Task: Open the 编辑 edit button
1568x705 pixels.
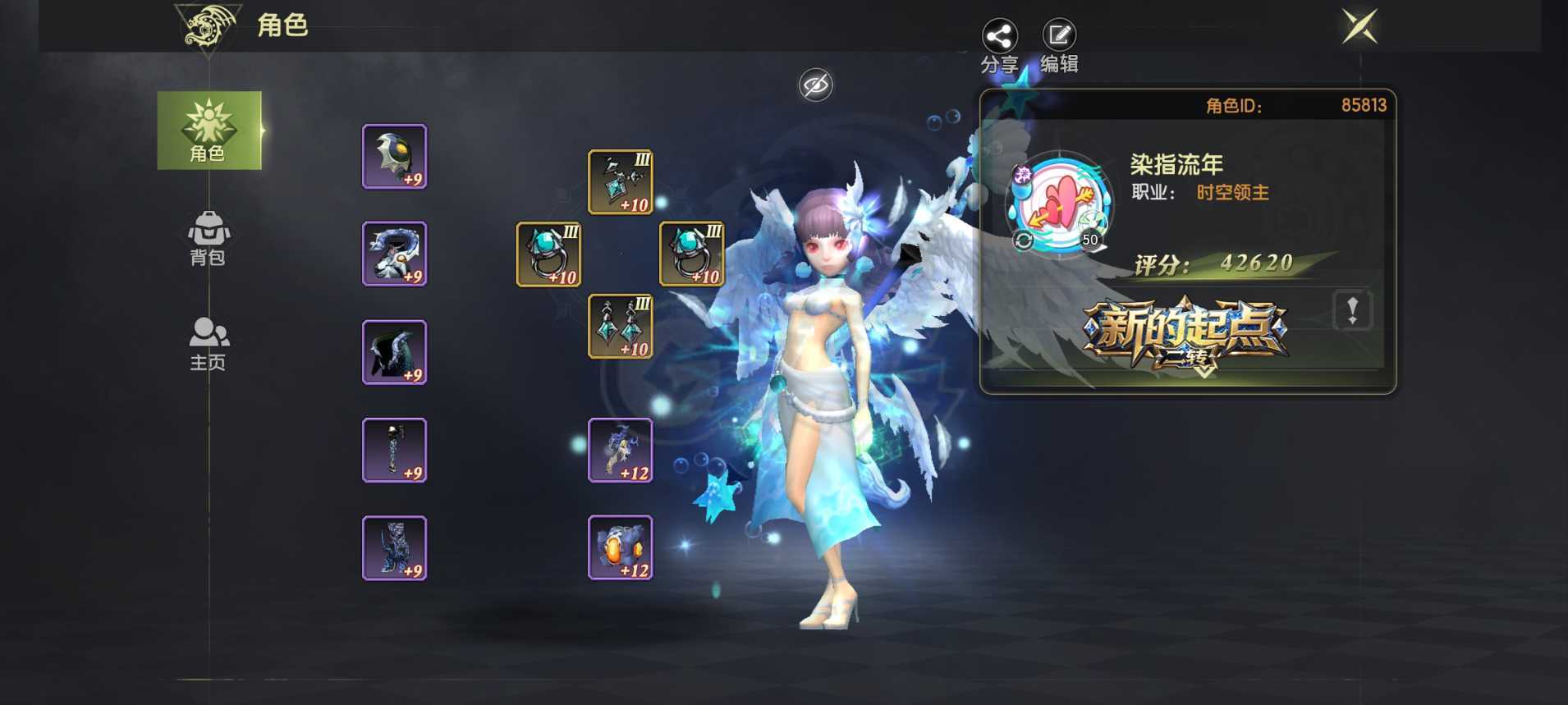Action: point(1059,37)
